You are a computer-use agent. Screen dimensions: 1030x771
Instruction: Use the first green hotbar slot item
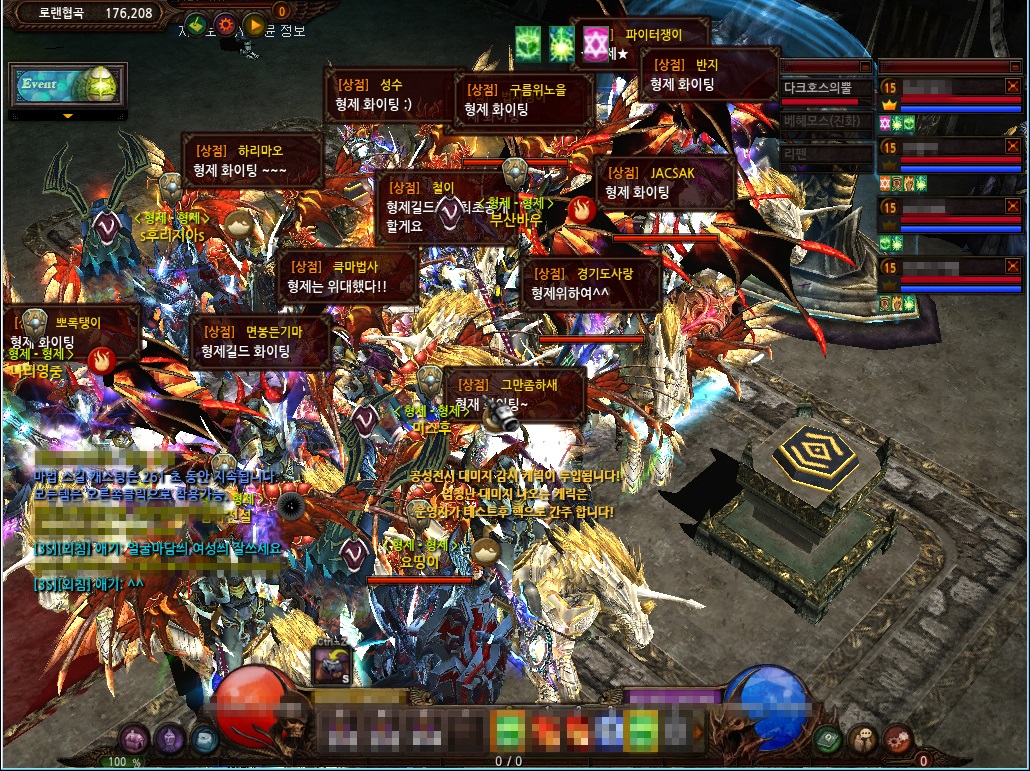(508, 730)
